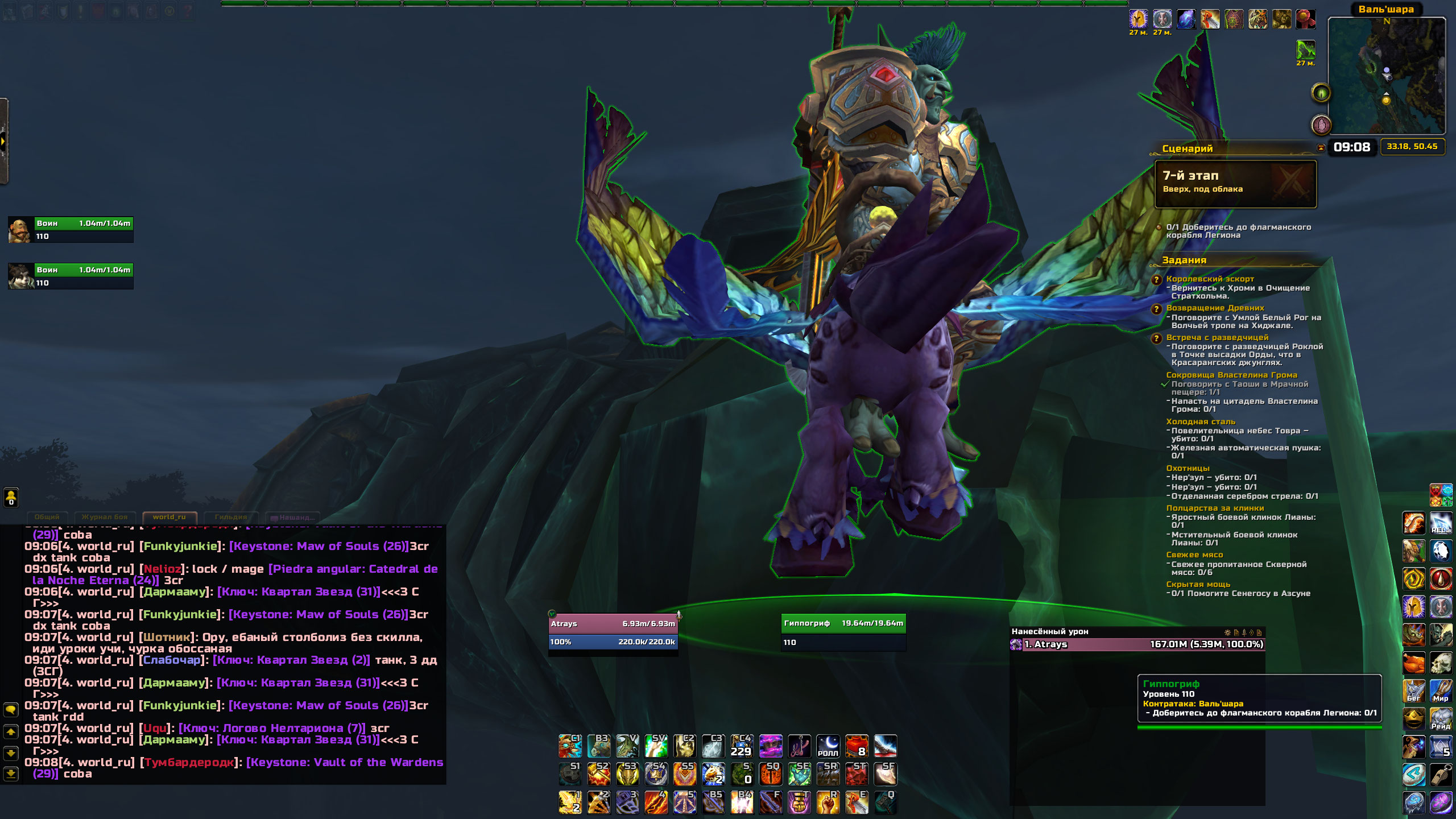Screen dimensions: 1456x819
Task: Switch to the Общий chat tab
Action: tap(47, 517)
